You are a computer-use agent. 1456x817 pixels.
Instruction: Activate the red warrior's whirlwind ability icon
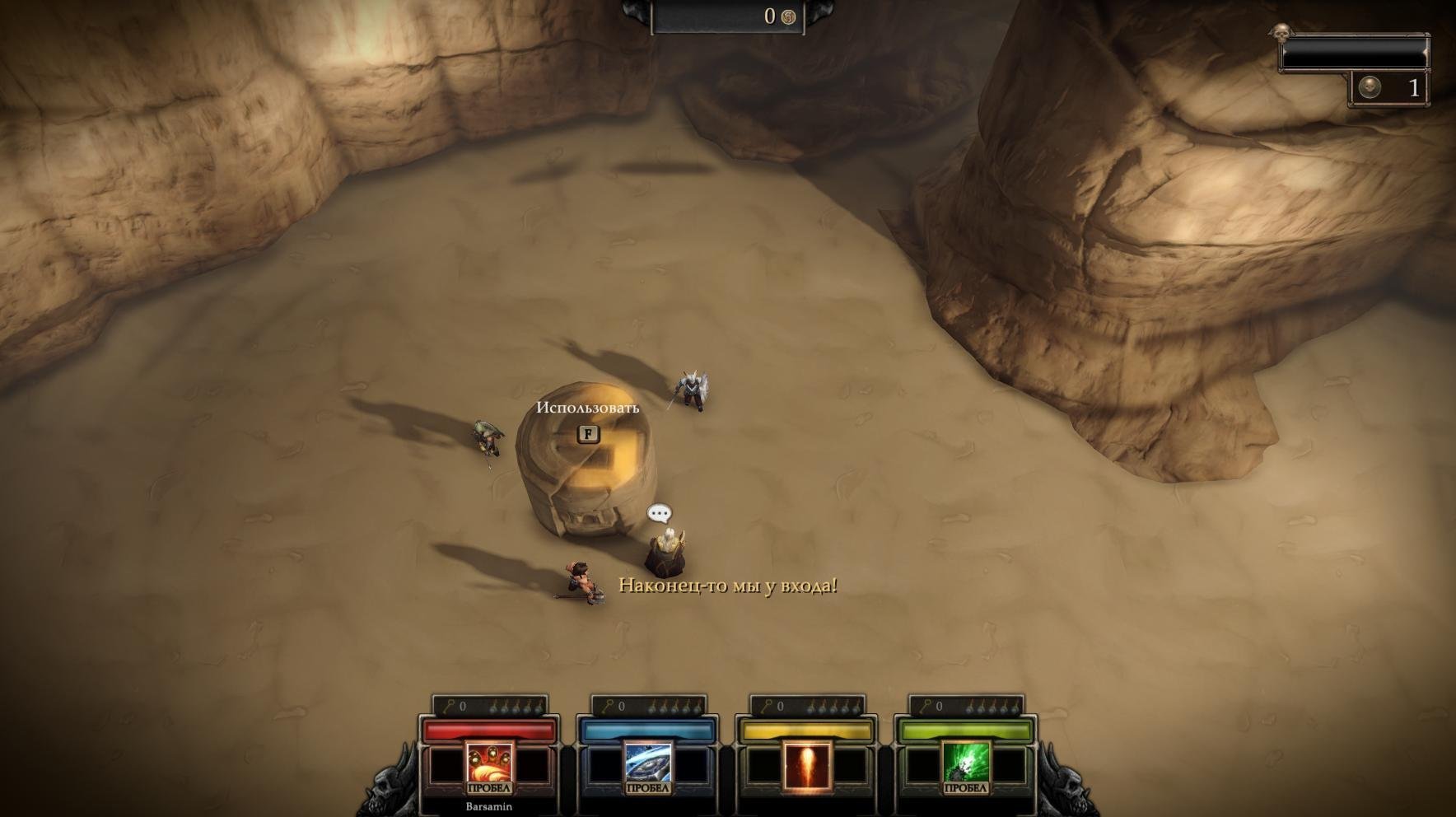[x=489, y=764]
